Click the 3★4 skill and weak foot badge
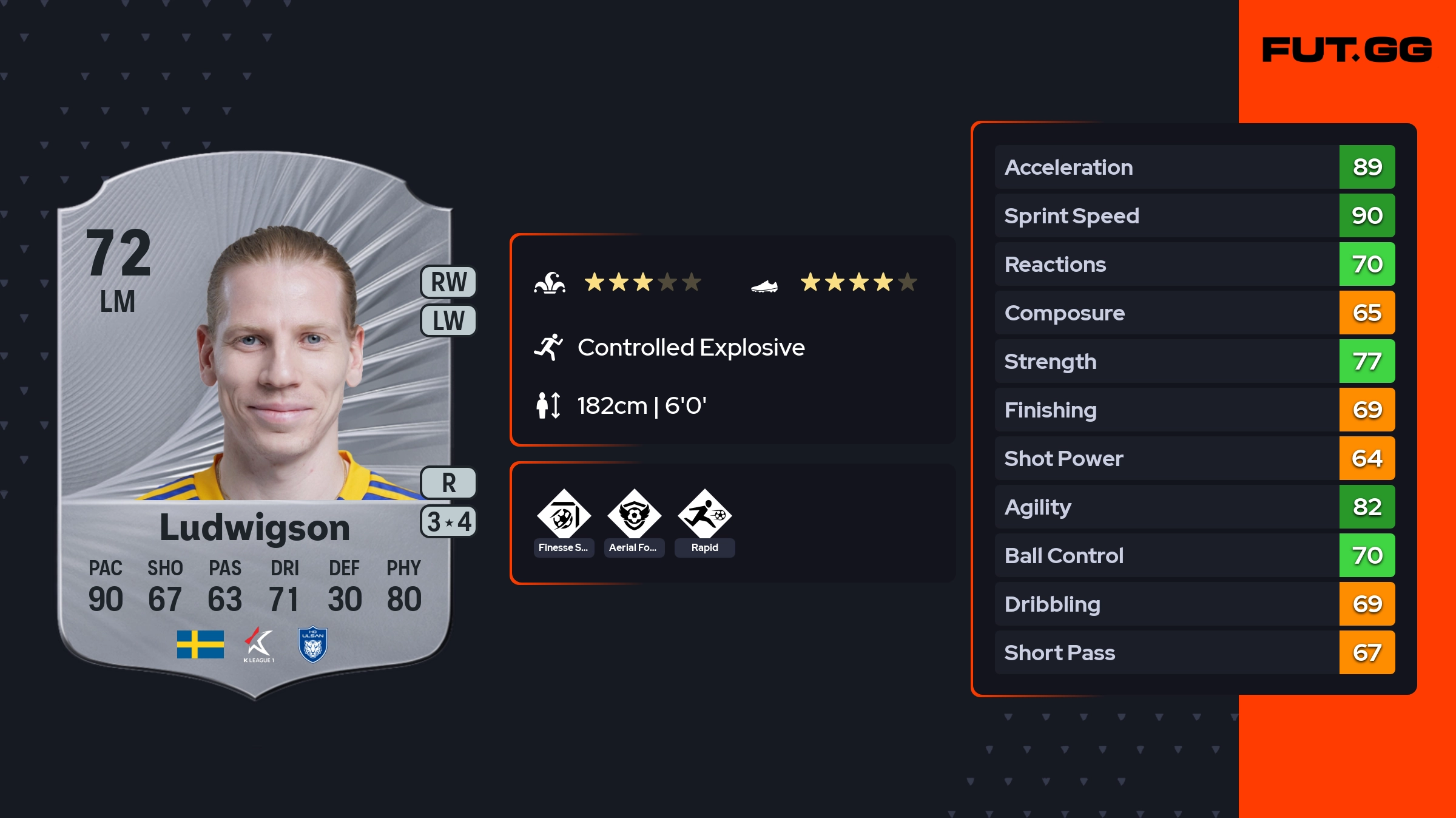This screenshot has height=818, width=1456. point(449,522)
